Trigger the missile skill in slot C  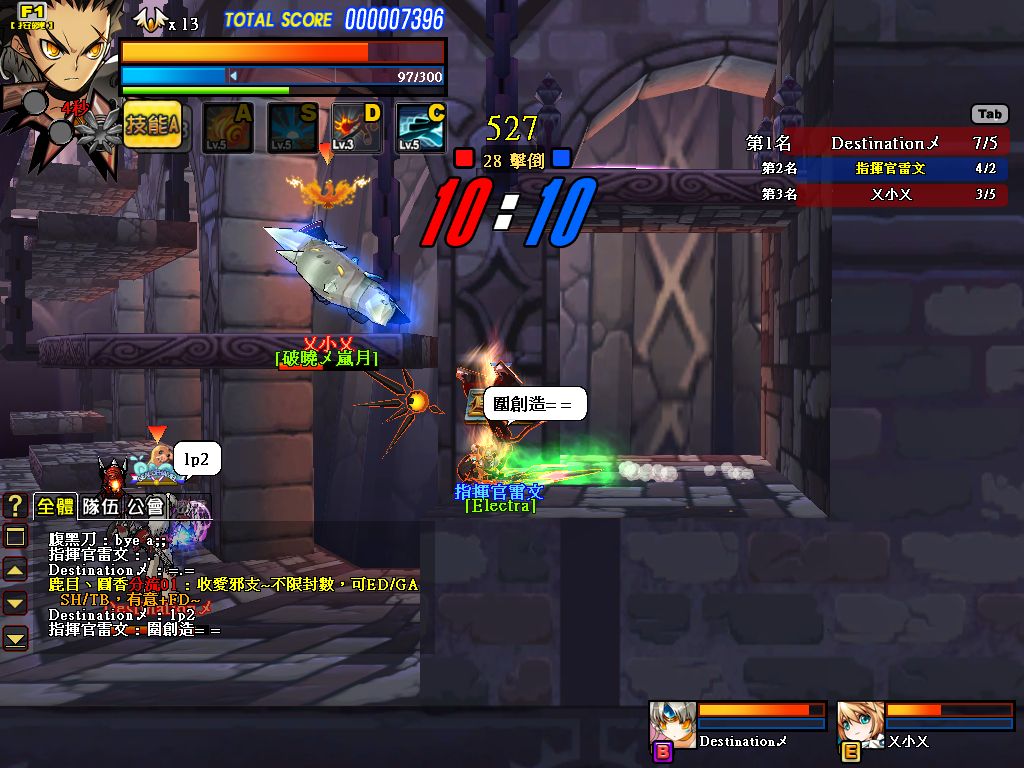pyautogui.click(x=421, y=128)
